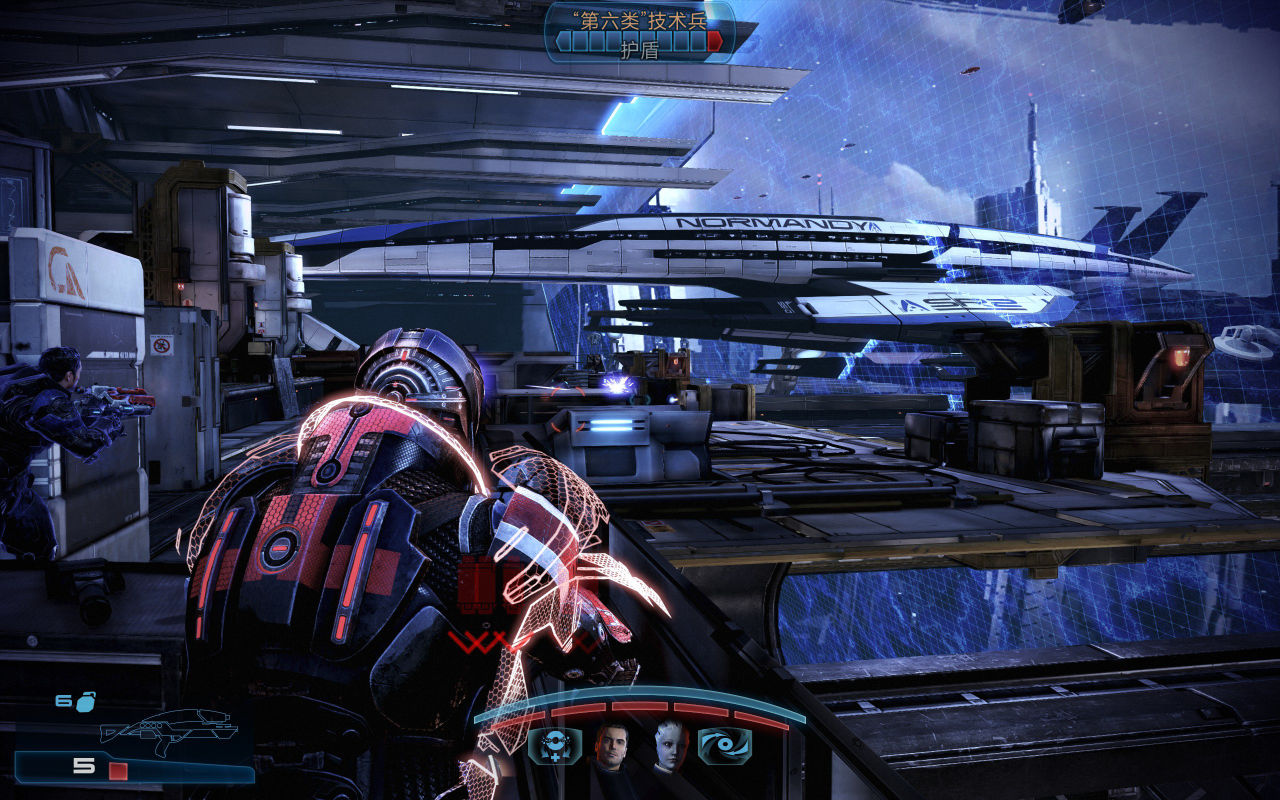Click the grenade icon
This screenshot has height=800, width=1280.
coord(85,701)
